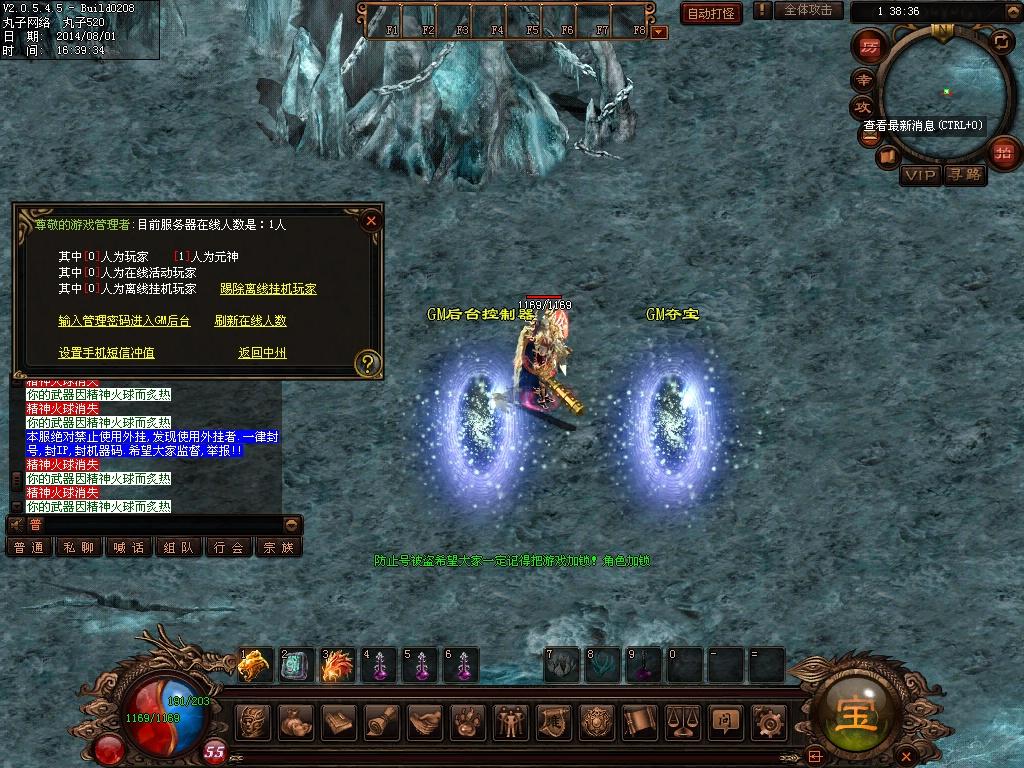
Task: Open the gear settings icon
Action: tap(768, 722)
